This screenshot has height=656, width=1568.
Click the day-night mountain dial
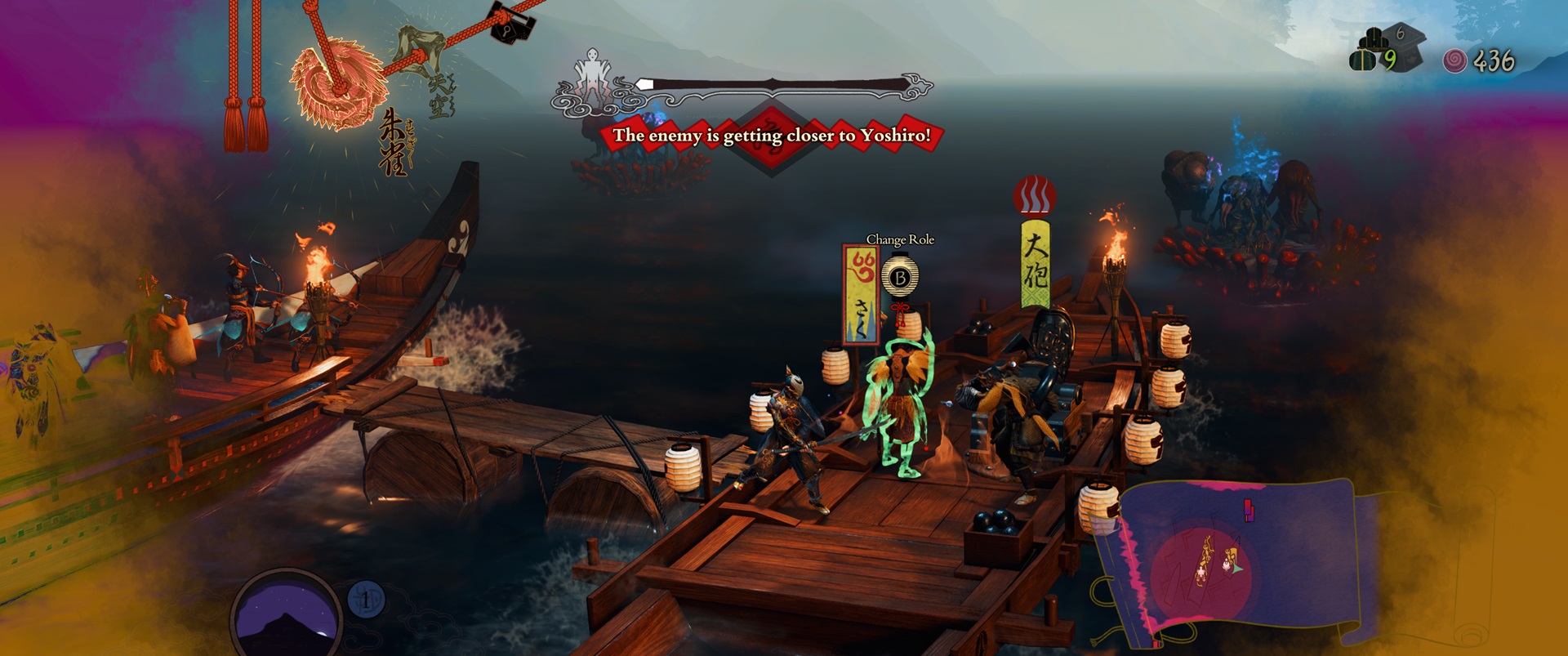pos(286,615)
